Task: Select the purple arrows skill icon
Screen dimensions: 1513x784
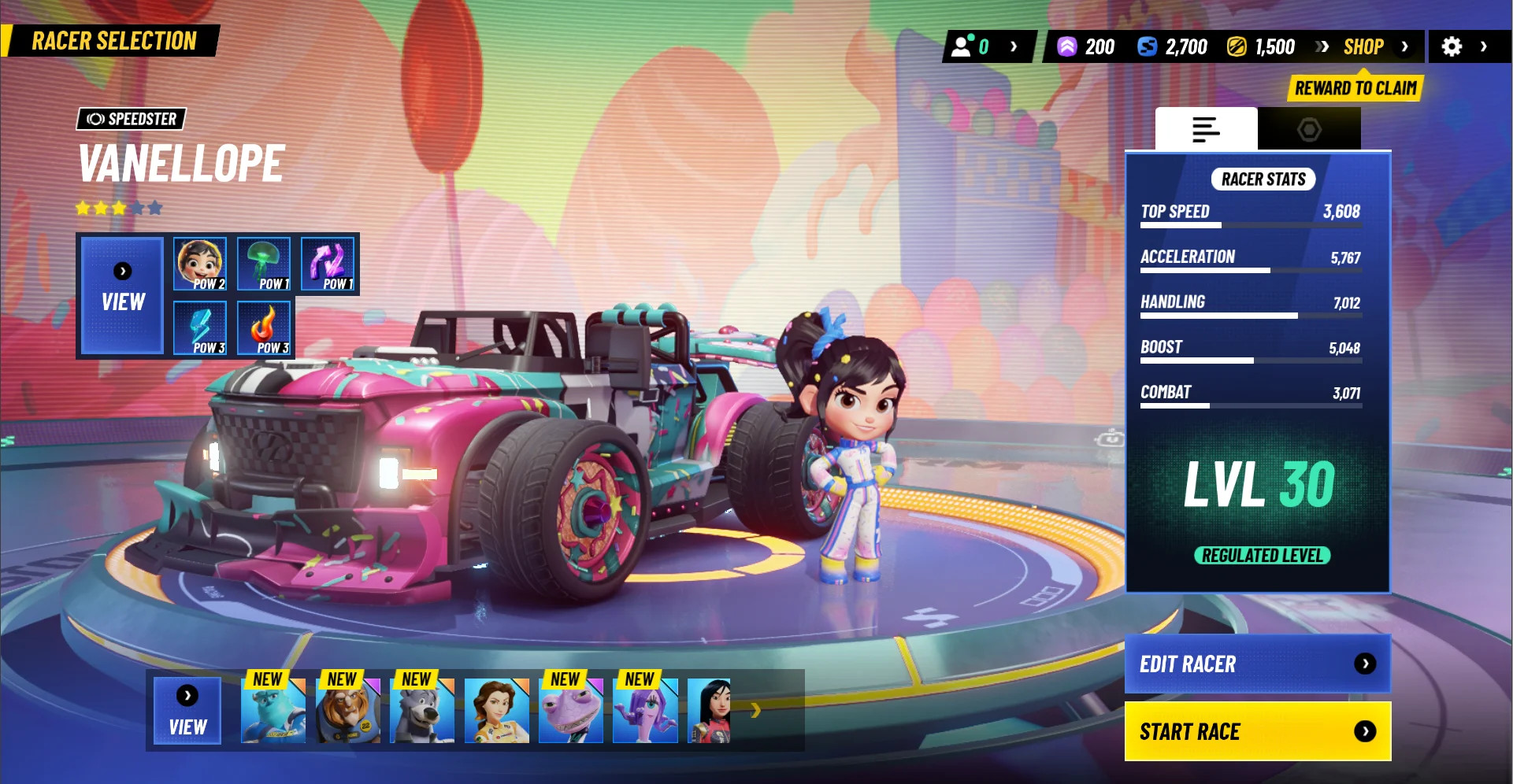Action: pyautogui.click(x=328, y=264)
